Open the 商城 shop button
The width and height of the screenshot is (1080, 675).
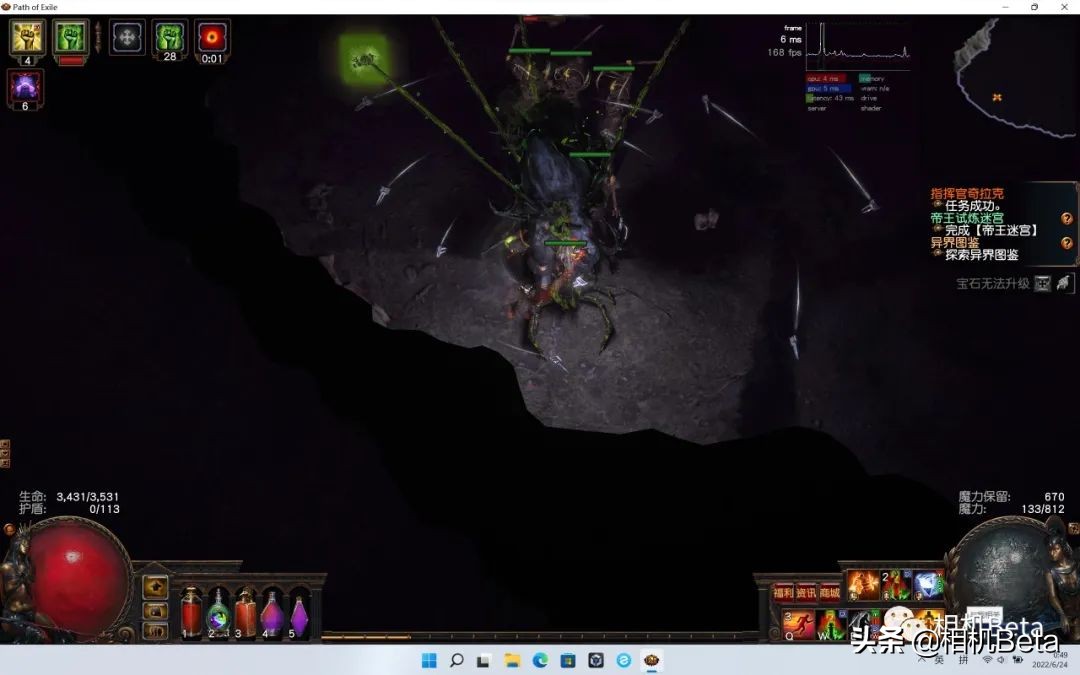click(830, 593)
